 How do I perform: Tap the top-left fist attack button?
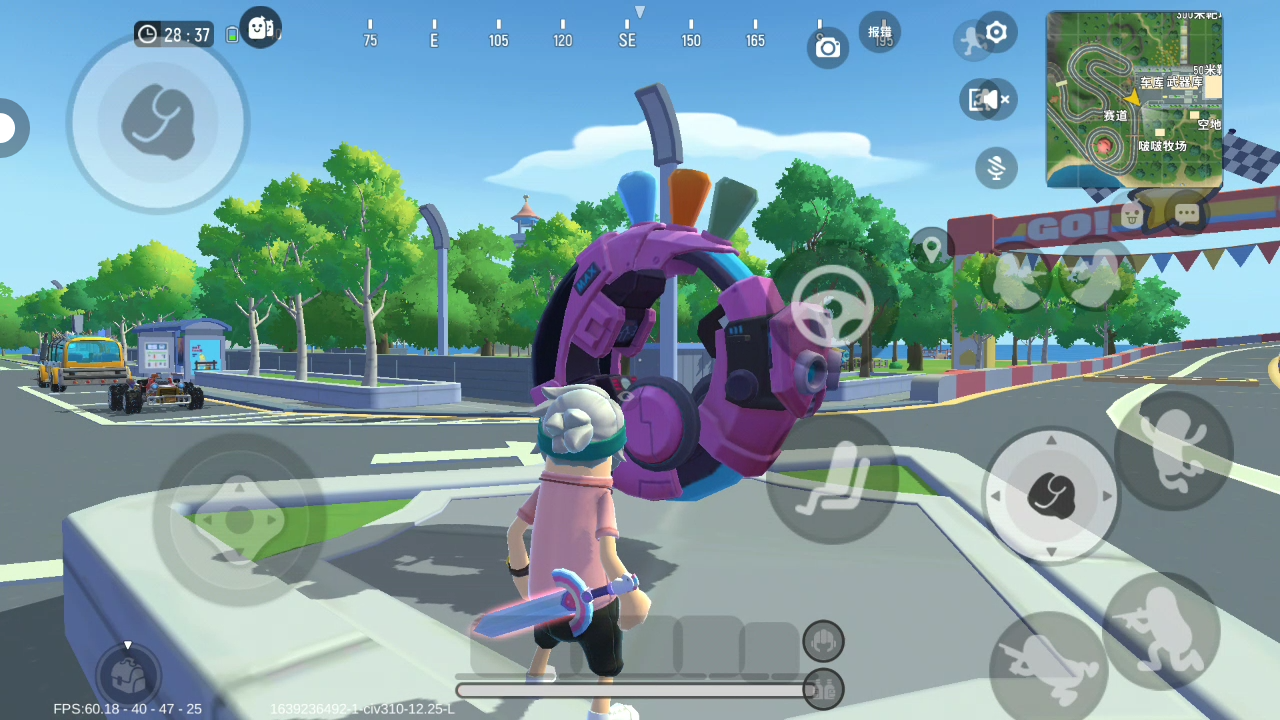coord(157,123)
